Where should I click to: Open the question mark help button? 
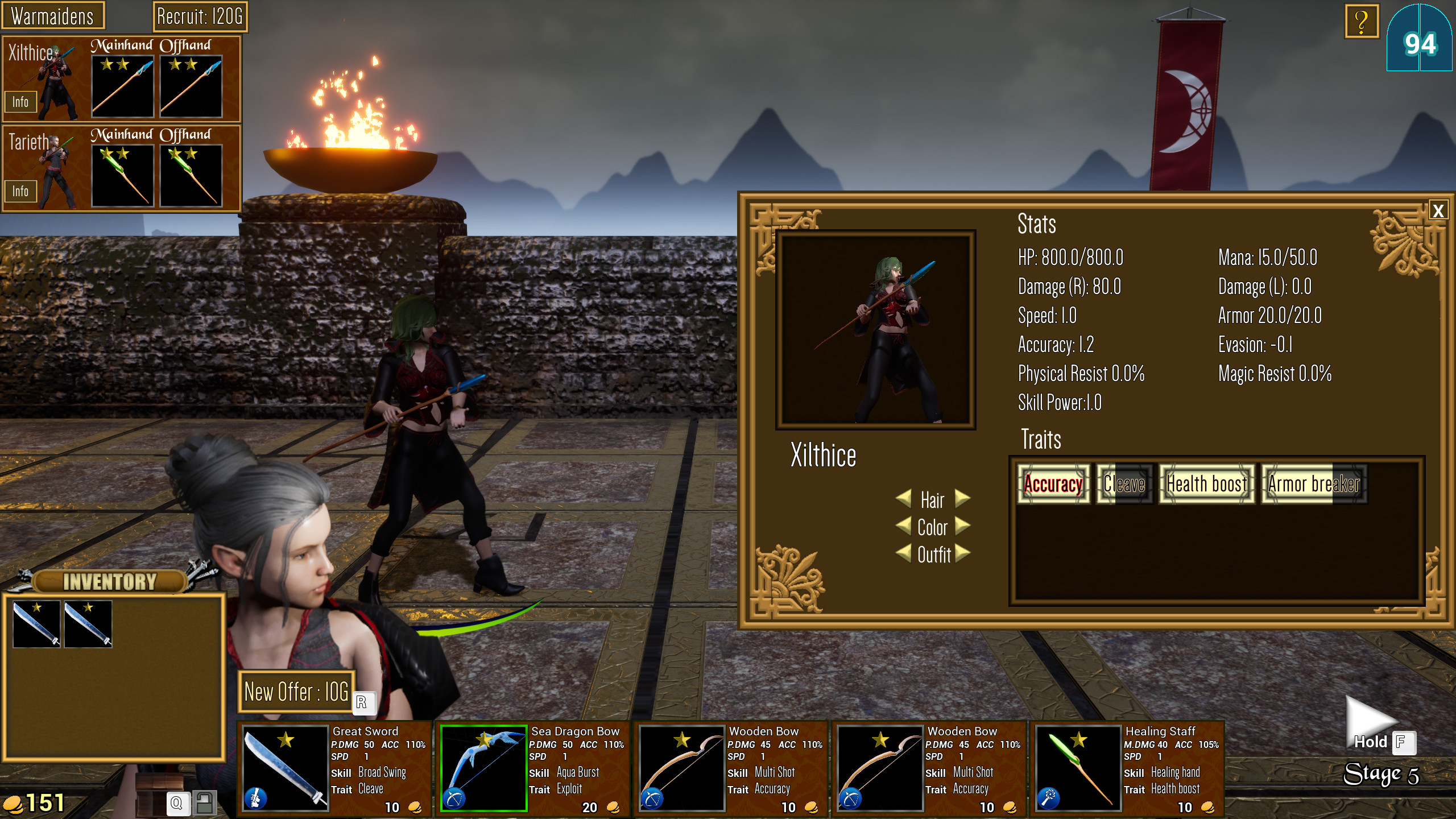pyautogui.click(x=1361, y=22)
